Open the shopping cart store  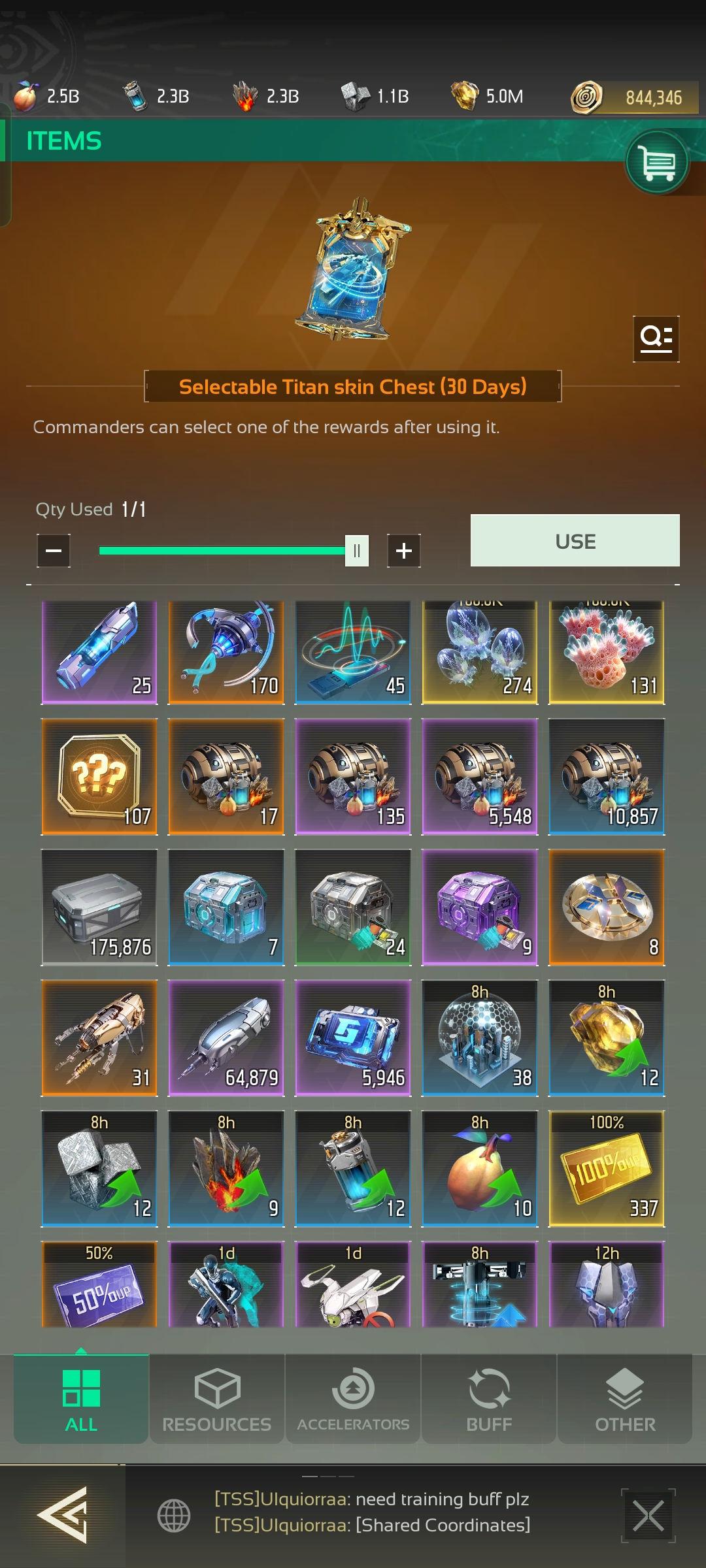tap(657, 162)
